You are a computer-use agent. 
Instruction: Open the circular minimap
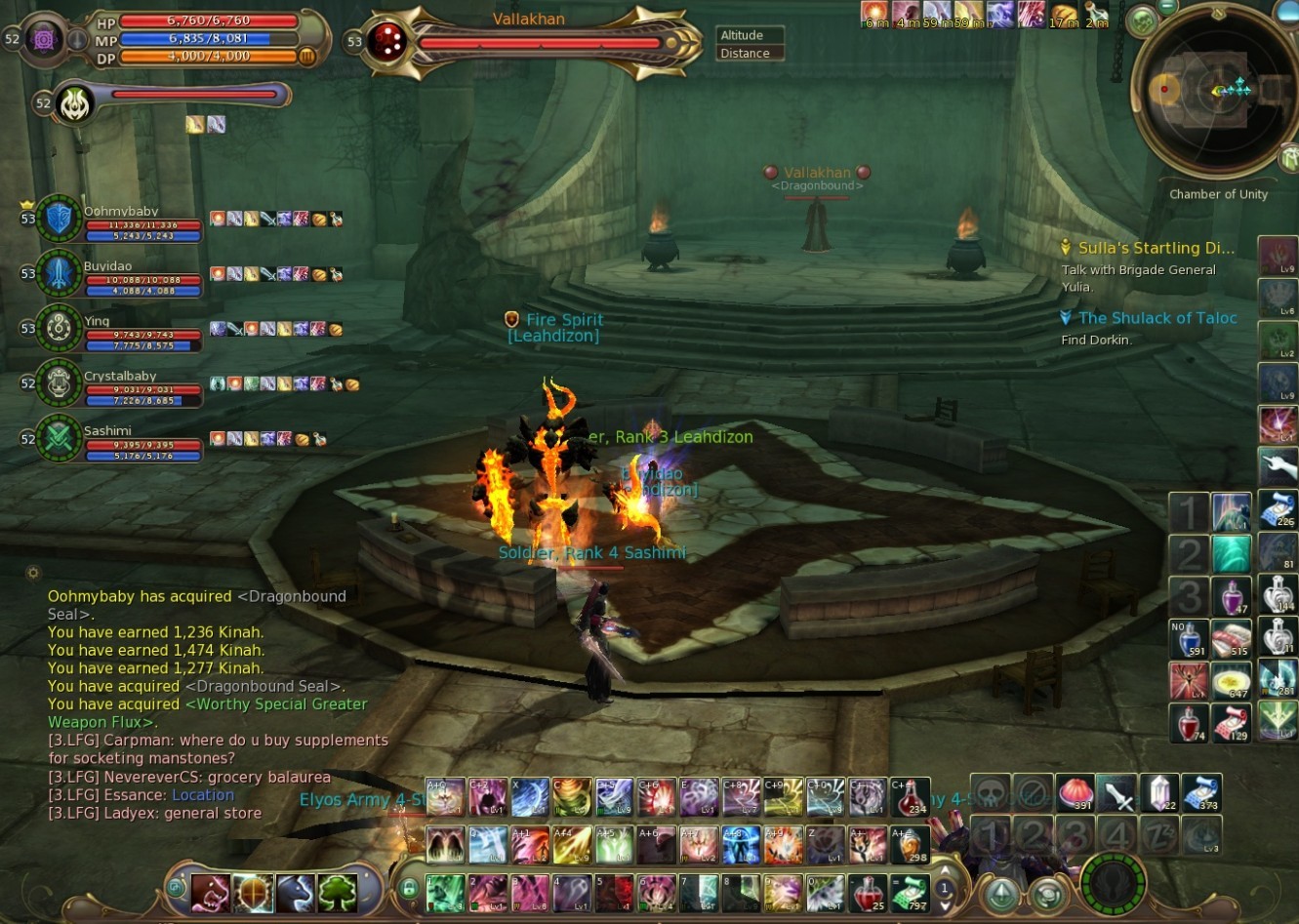tap(1214, 91)
